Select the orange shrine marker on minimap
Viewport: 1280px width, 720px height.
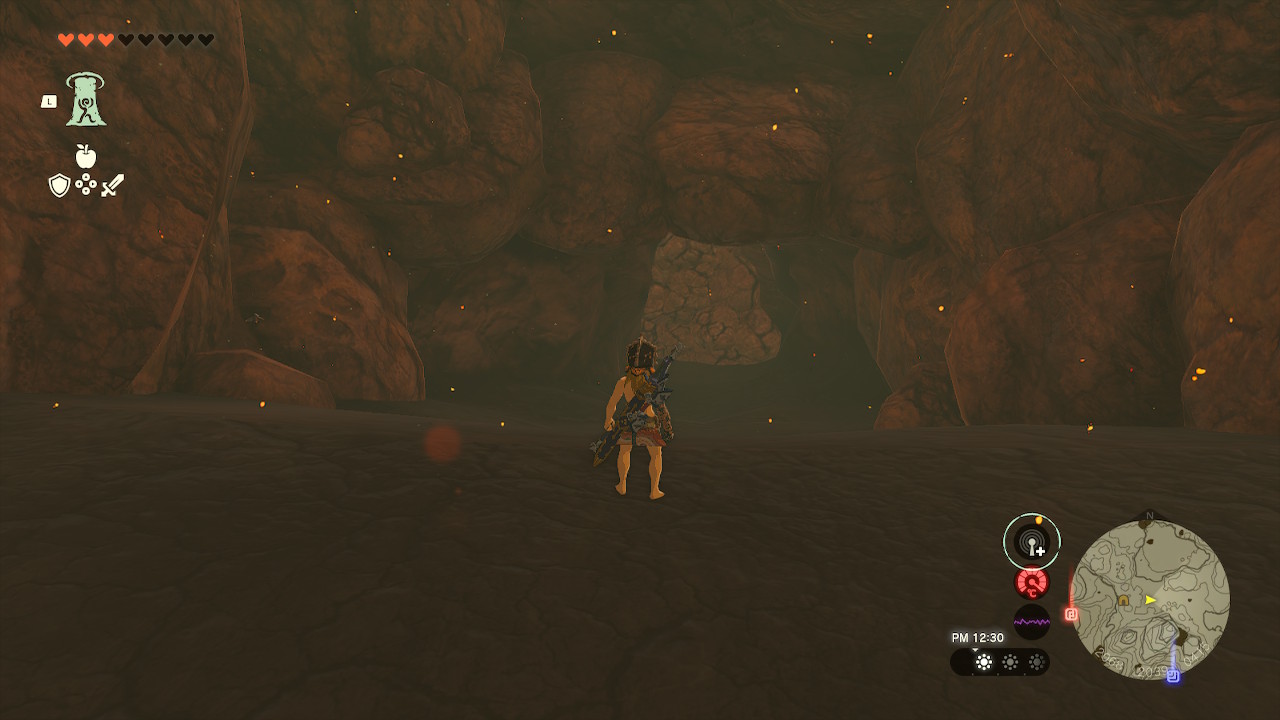1124,600
